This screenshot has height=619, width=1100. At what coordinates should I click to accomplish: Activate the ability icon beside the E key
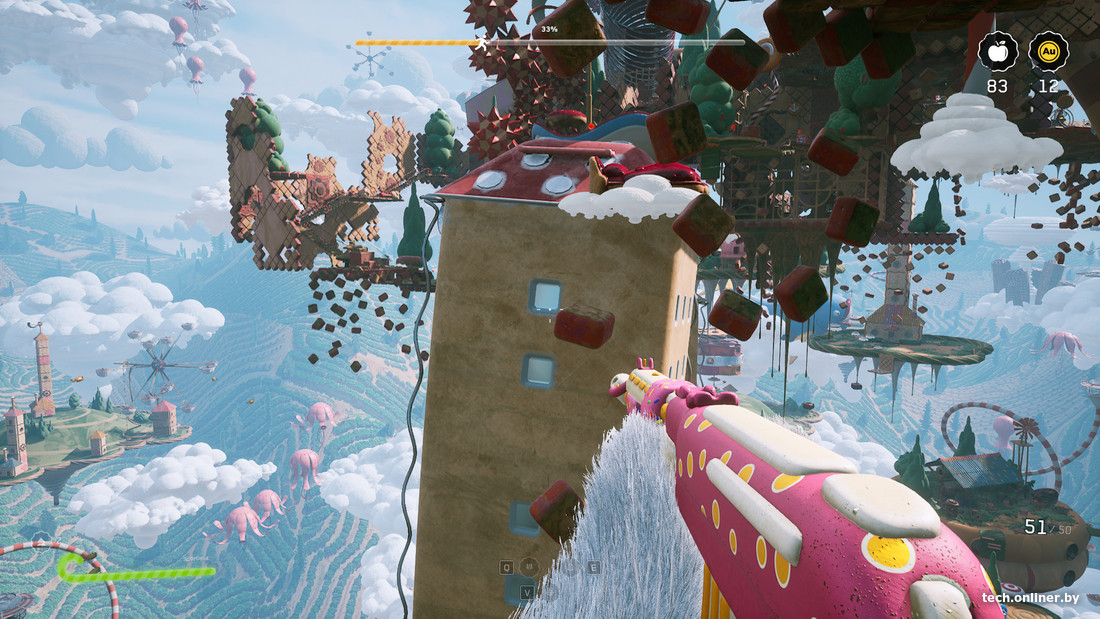pos(571,567)
